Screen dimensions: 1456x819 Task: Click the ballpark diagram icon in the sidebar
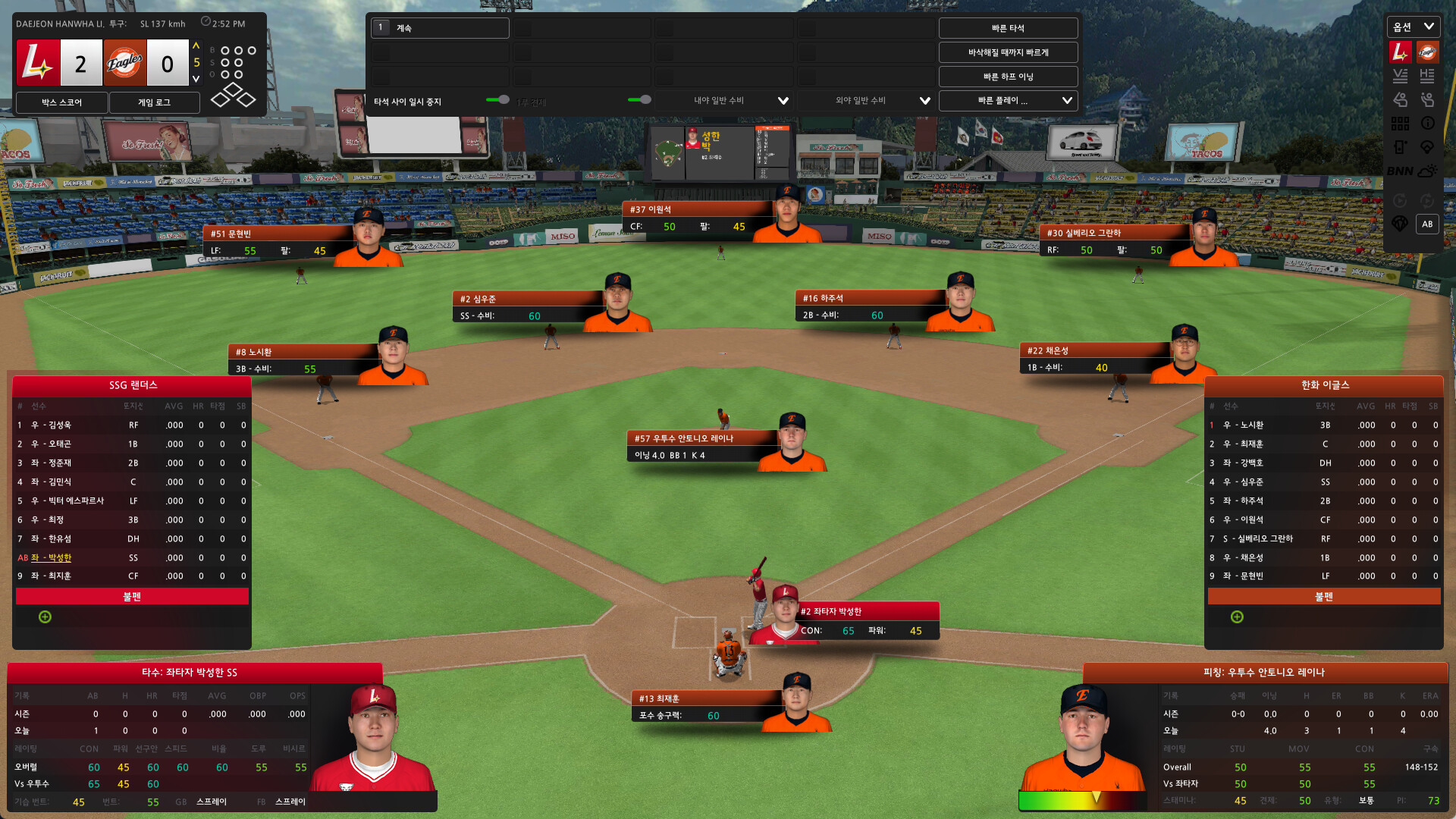(1428, 147)
